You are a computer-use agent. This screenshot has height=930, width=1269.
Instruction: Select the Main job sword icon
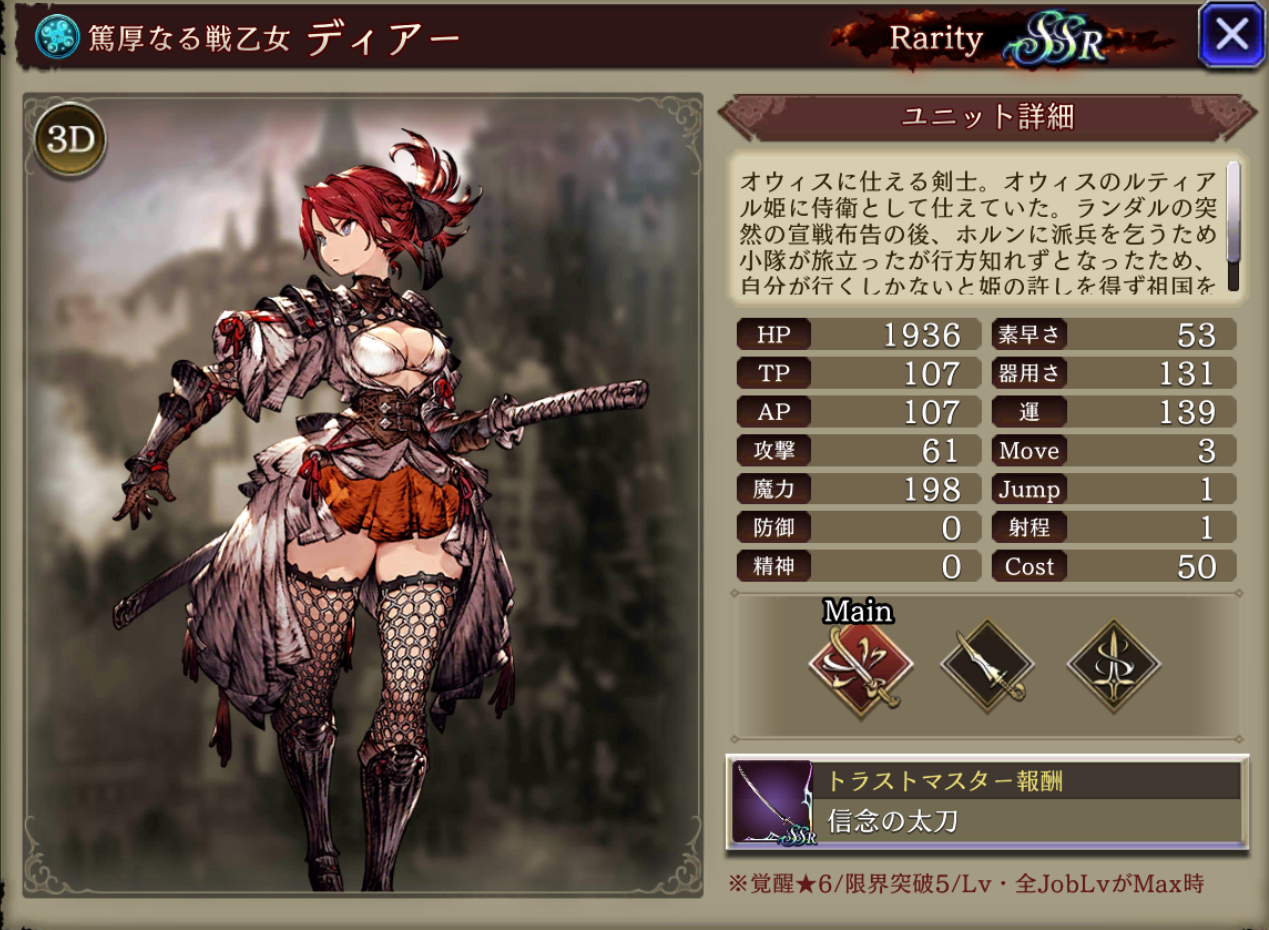tap(860, 667)
